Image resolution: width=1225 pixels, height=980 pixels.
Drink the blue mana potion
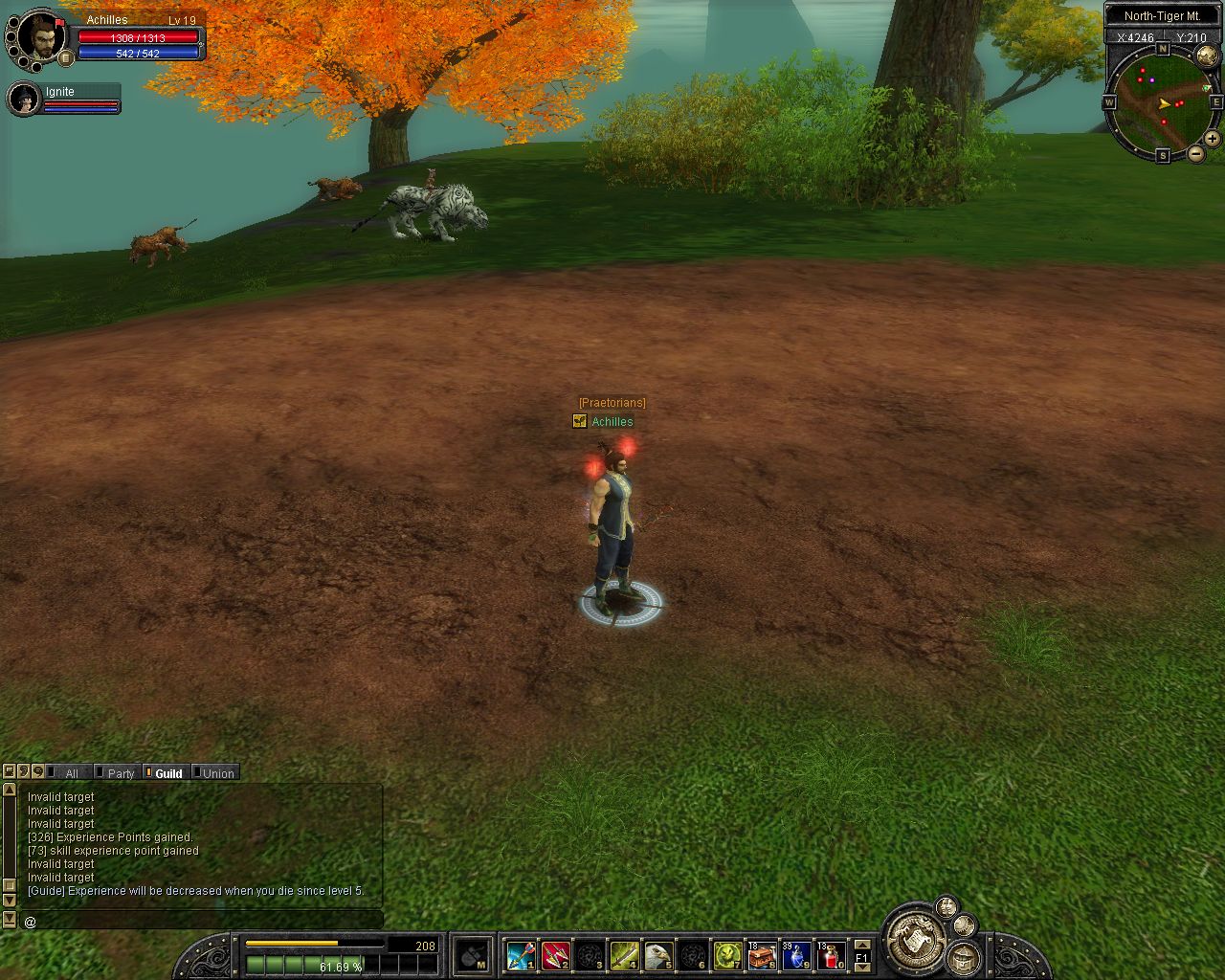pyautogui.click(x=796, y=955)
